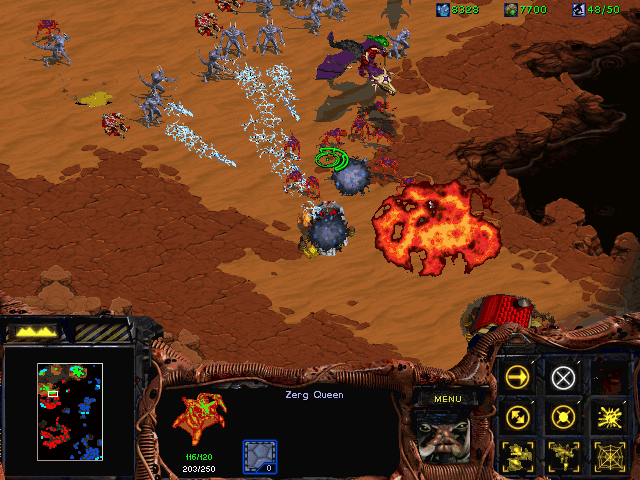The height and width of the screenshot is (480, 640).
Task: Inspect the carapace armor upgrade icon
Action: pyautogui.click(x=260, y=457)
